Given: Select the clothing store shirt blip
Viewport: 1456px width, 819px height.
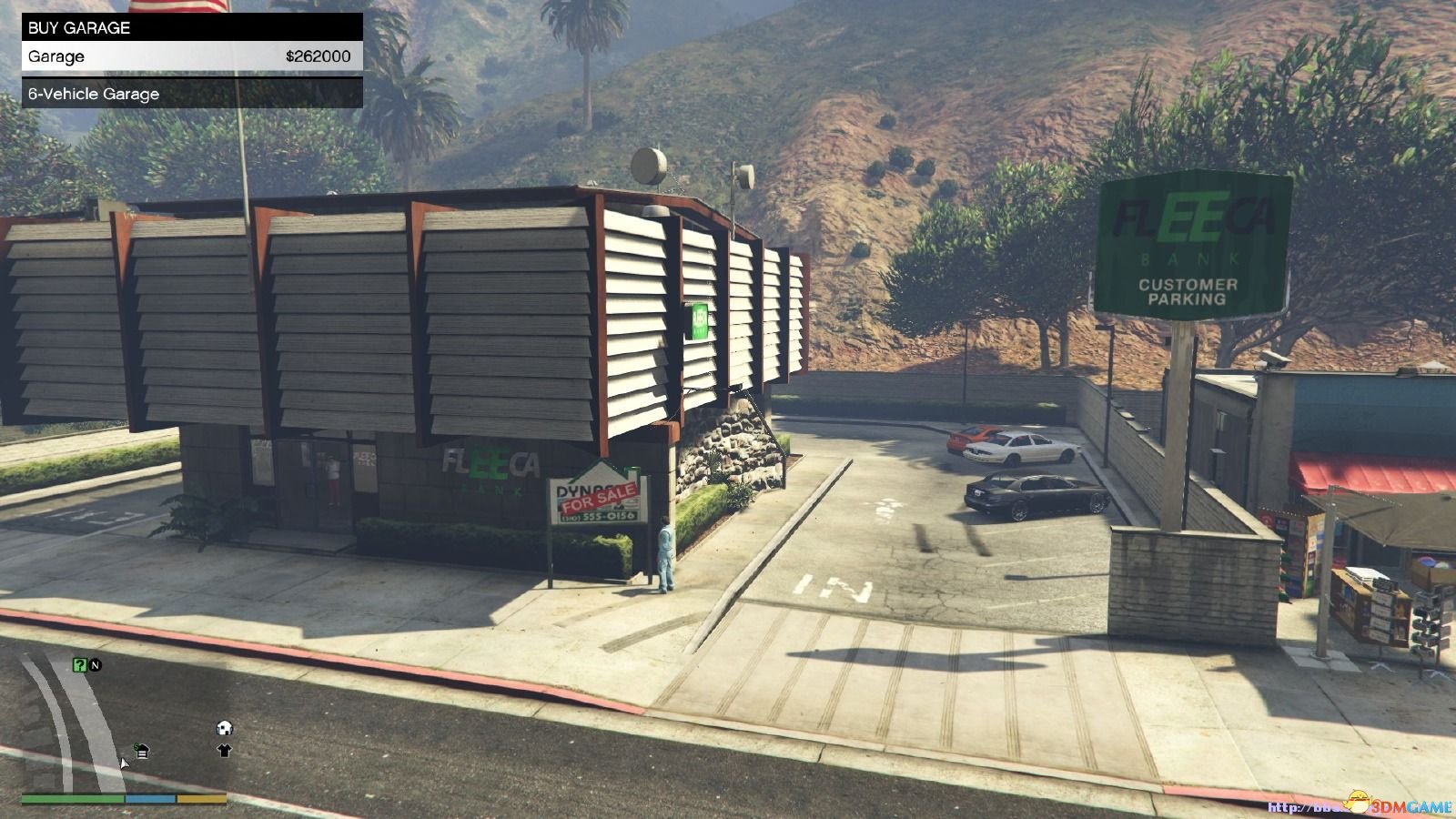Looking at the screenshot, I should tap(224, 751).
